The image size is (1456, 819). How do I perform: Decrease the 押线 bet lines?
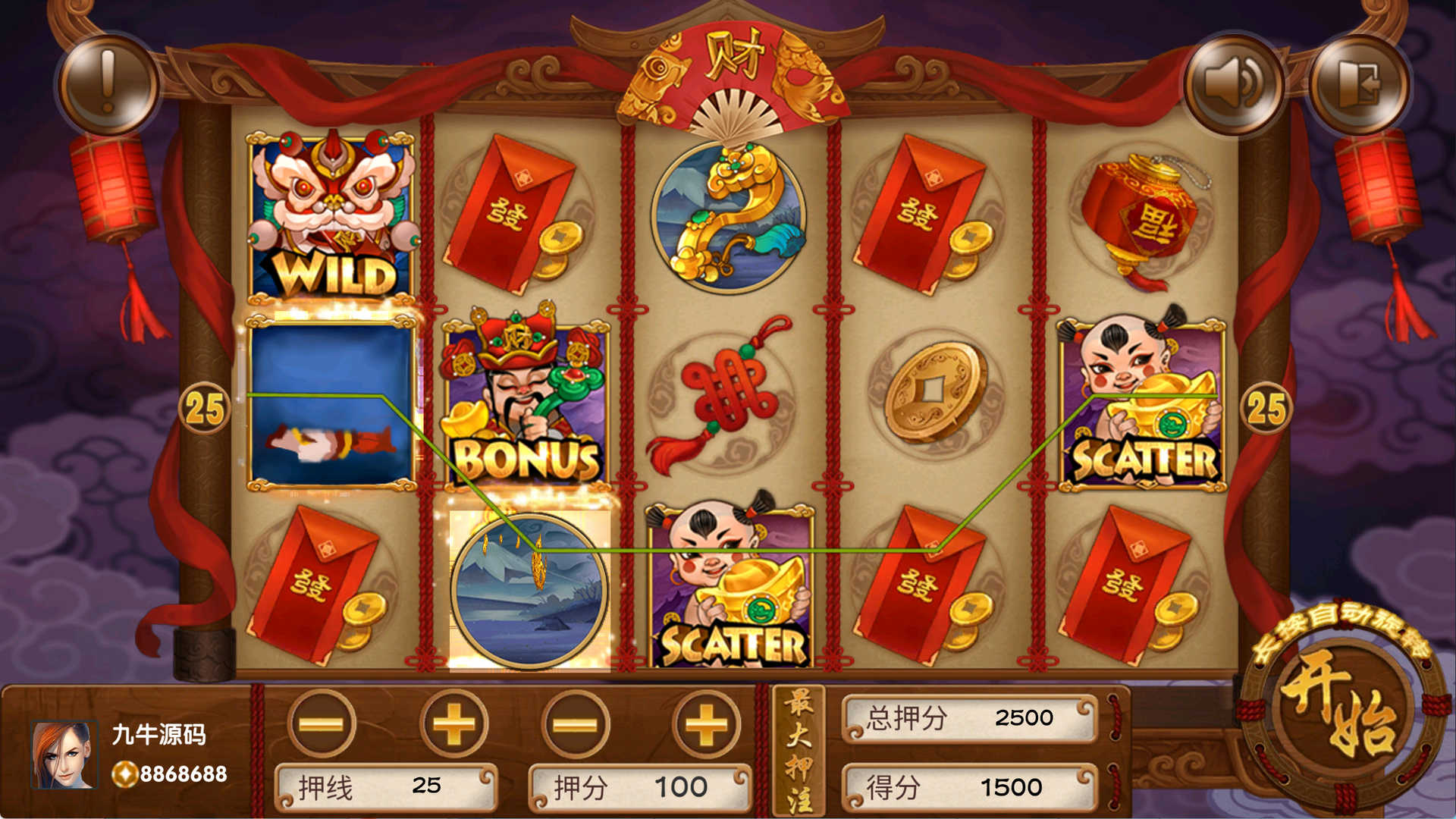click(322, 724)
